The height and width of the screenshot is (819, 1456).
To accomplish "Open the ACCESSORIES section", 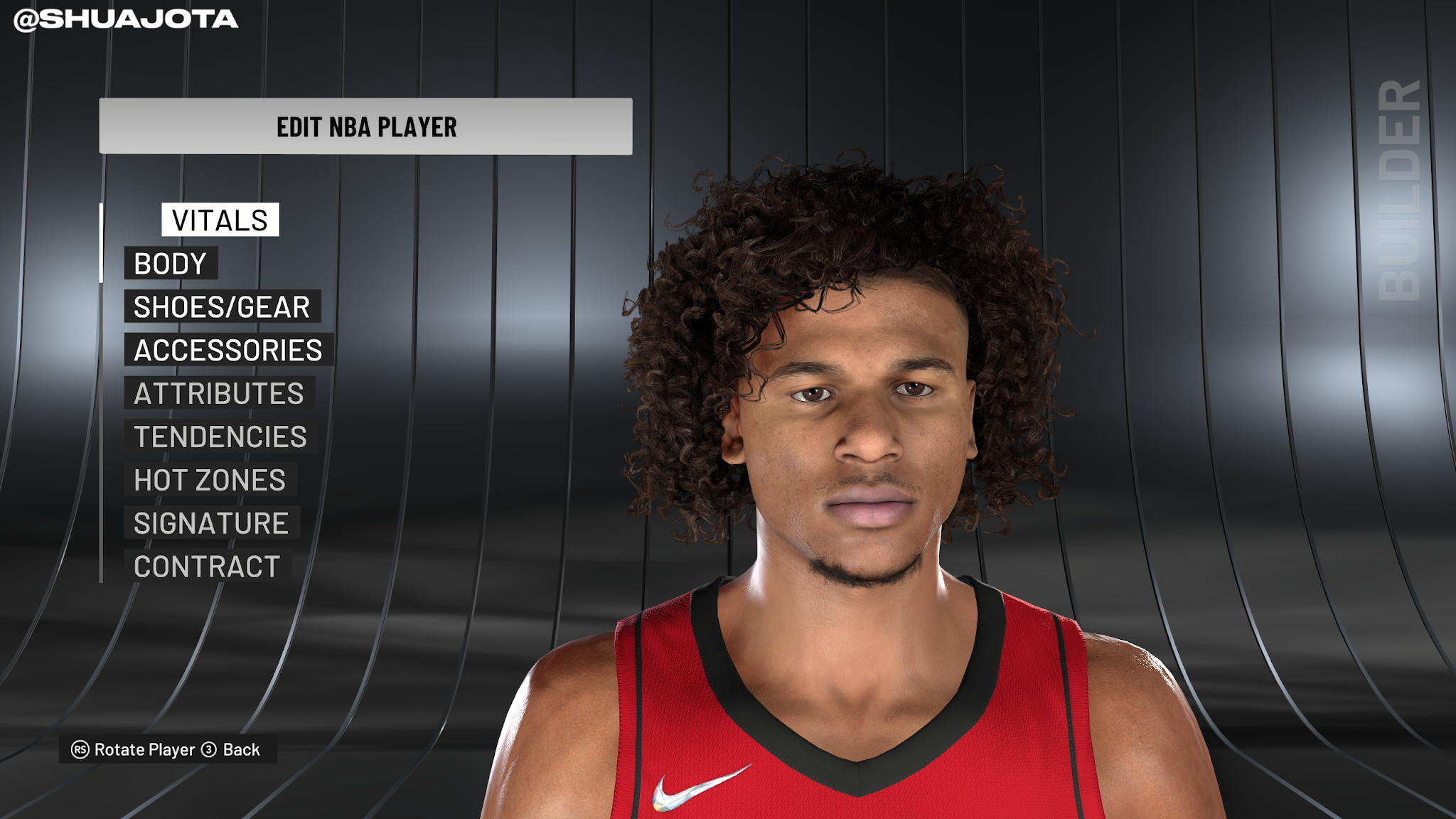I will 229,350.
